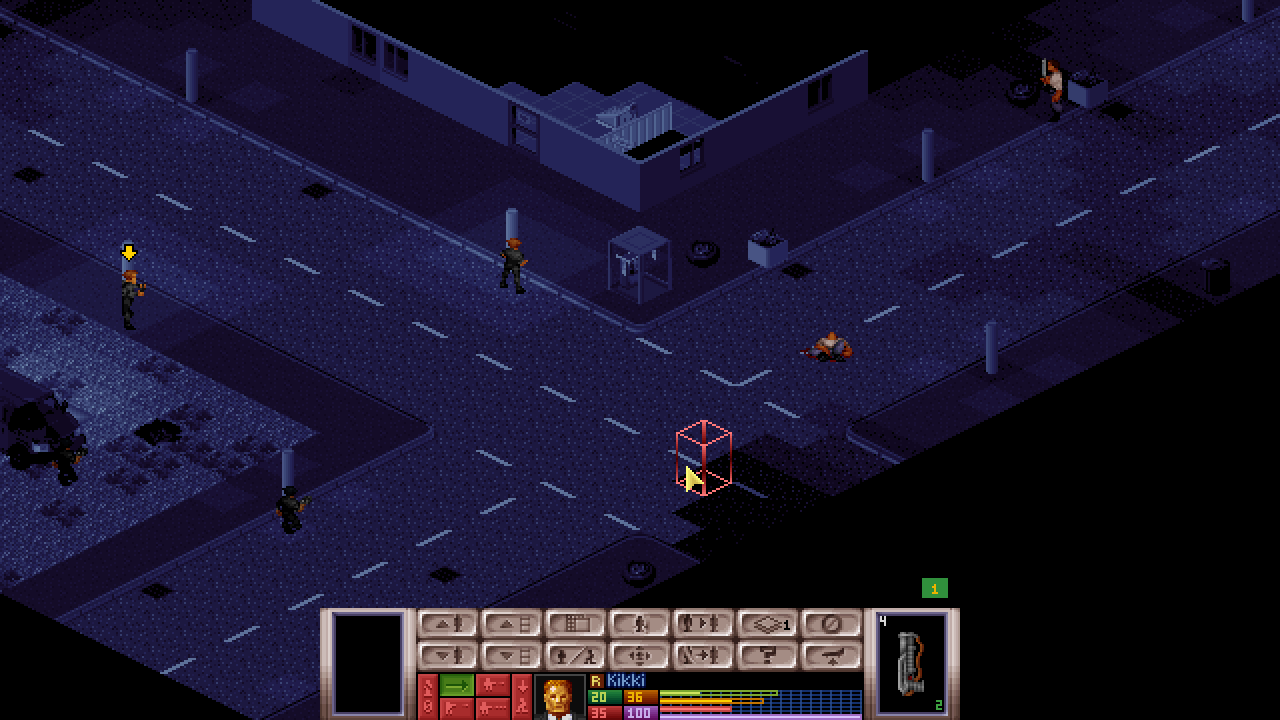The image size is (1280, 720).
Task: Use the right-hand weapon slot
Action: click(911, 662)
